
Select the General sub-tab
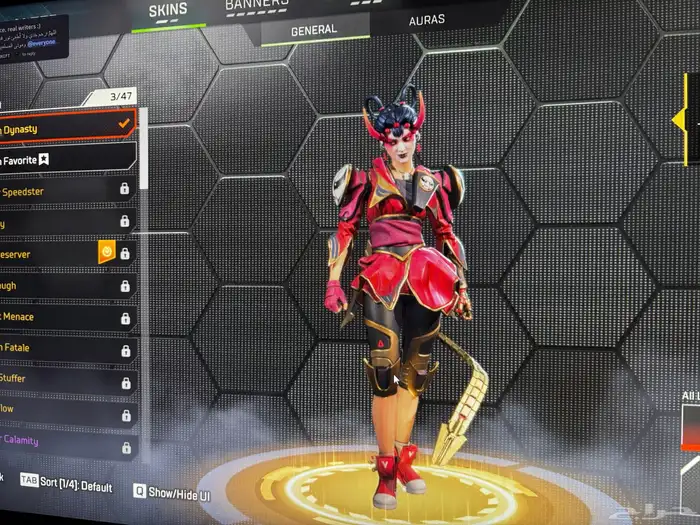(314, 30)
